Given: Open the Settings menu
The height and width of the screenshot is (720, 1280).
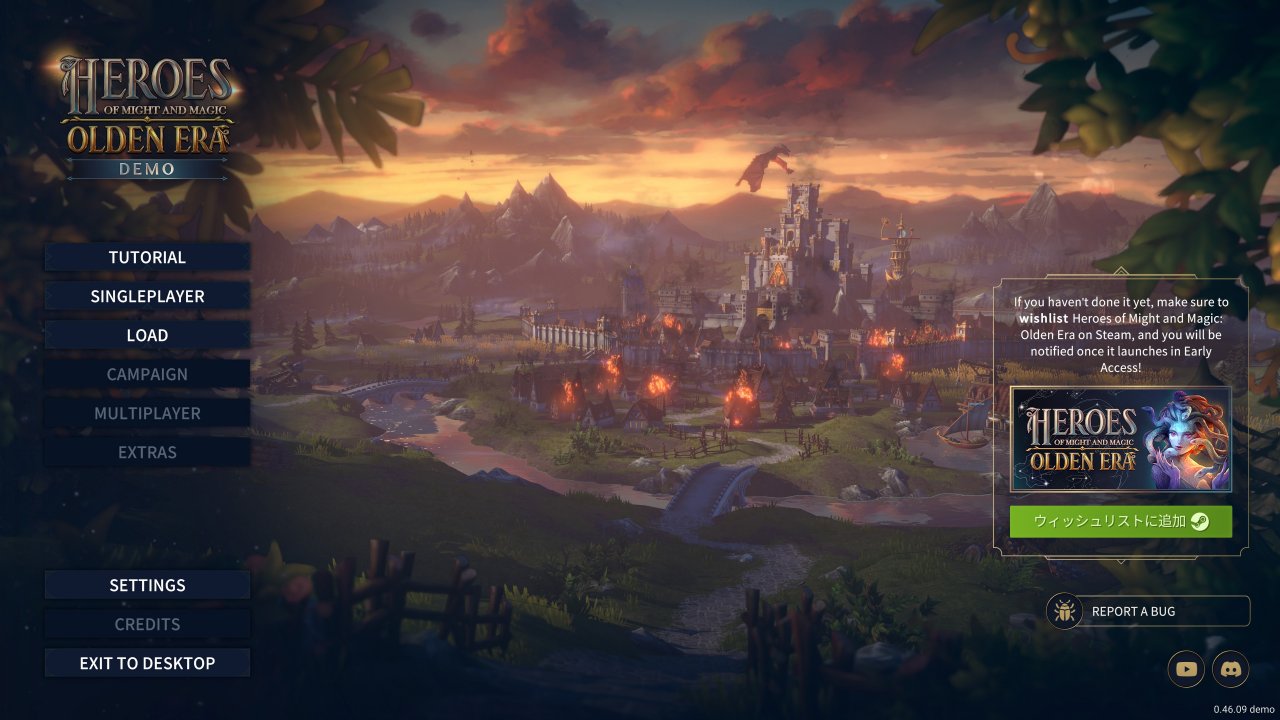Looking at the screenshot, I should [x=147, y=585].
